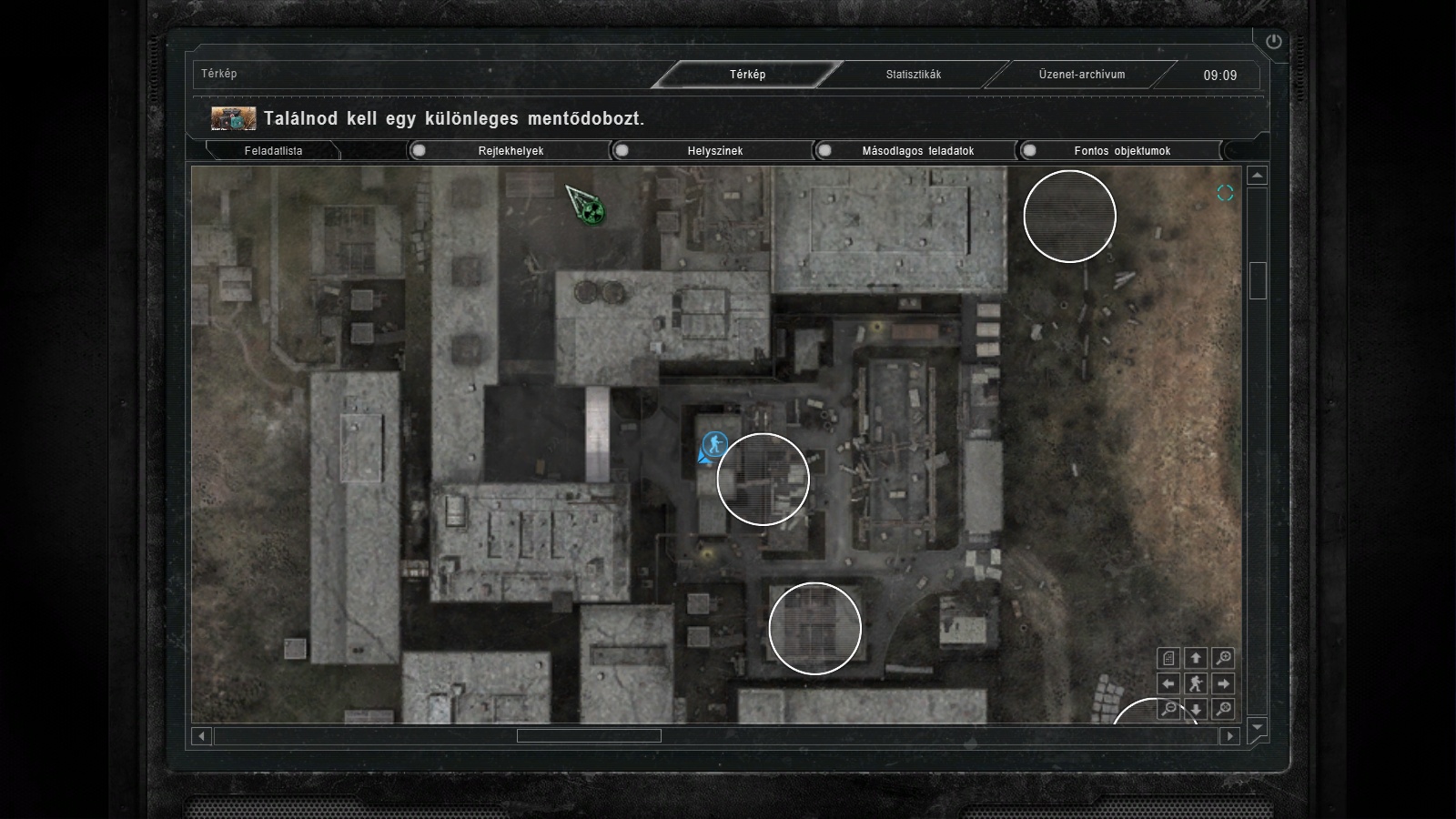Screen dimensions: 1456x819
Task: Pan the map with the left arrow button
Action: 1169,683
